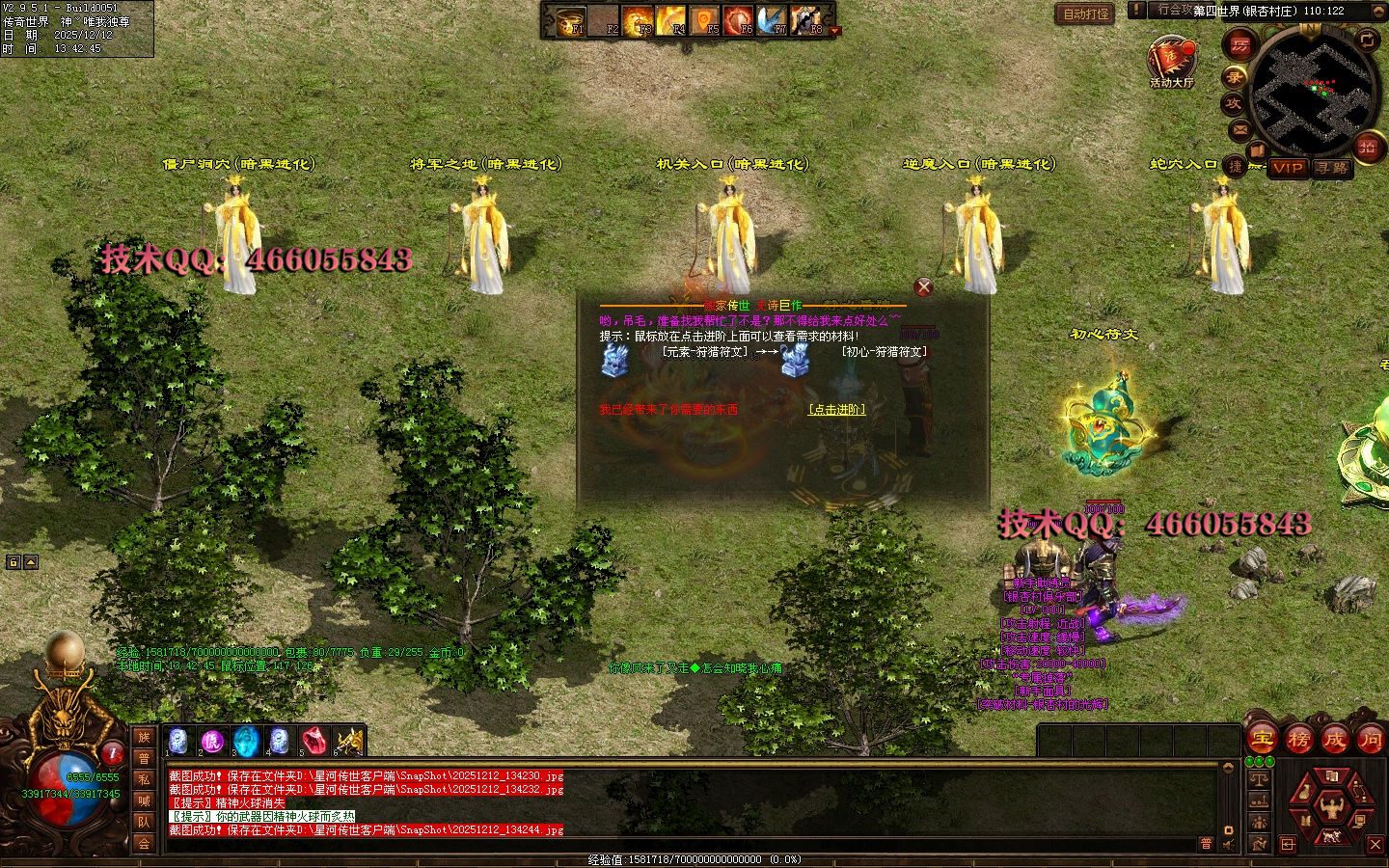Open the 榜 rankings button
Screen dimensions: 1389x868
1298,740
